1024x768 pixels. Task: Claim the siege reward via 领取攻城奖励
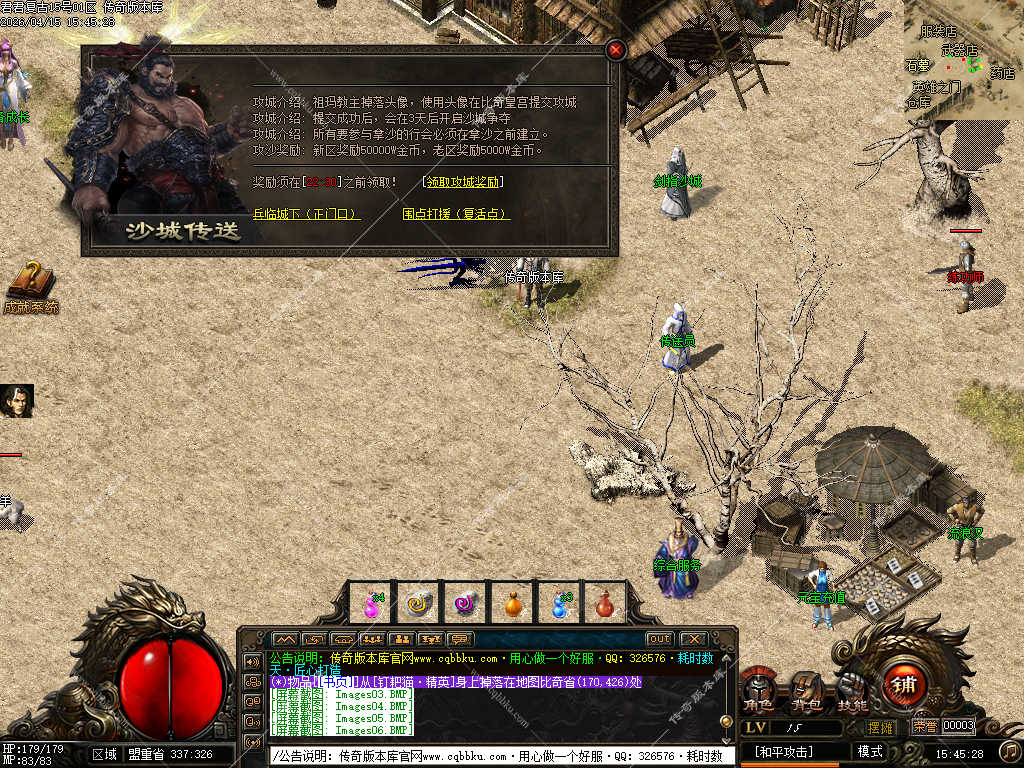coord(463,182)
